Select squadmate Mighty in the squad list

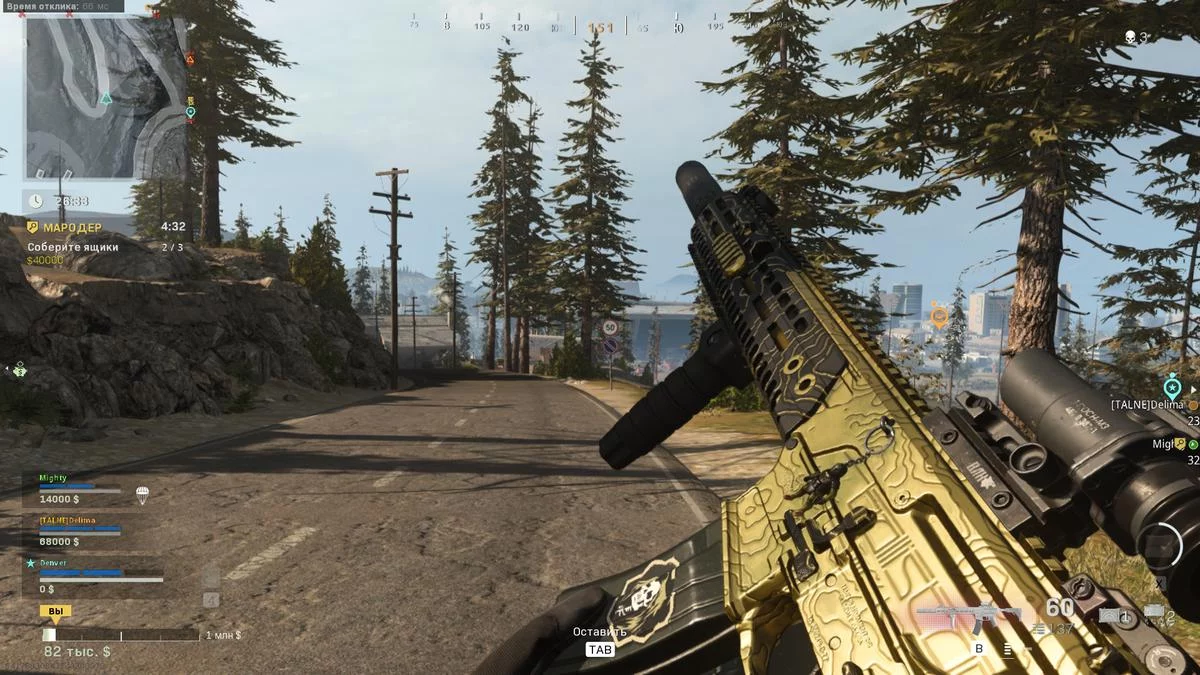click(53, 478)
